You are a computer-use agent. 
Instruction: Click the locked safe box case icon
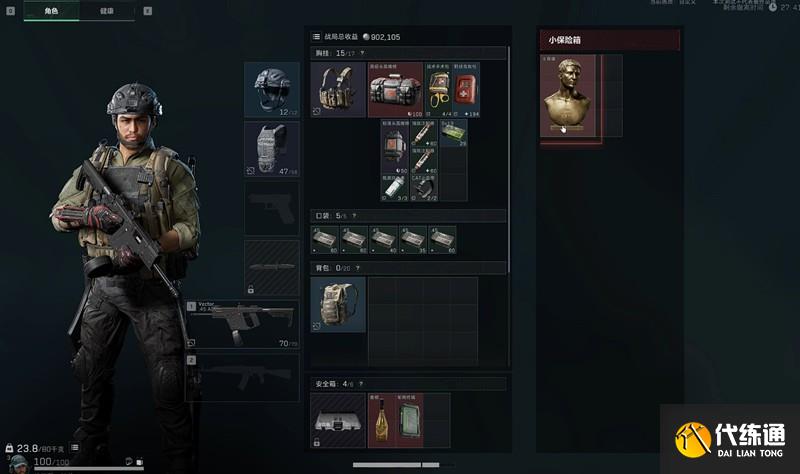pos(338,419)
